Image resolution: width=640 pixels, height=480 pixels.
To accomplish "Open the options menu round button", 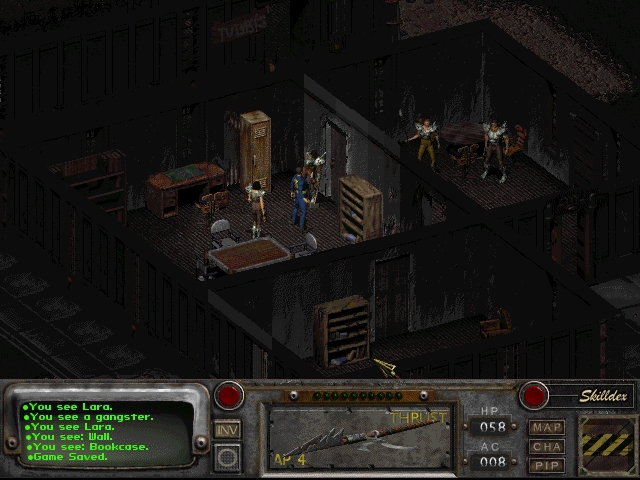I will [x=227, y=457].
